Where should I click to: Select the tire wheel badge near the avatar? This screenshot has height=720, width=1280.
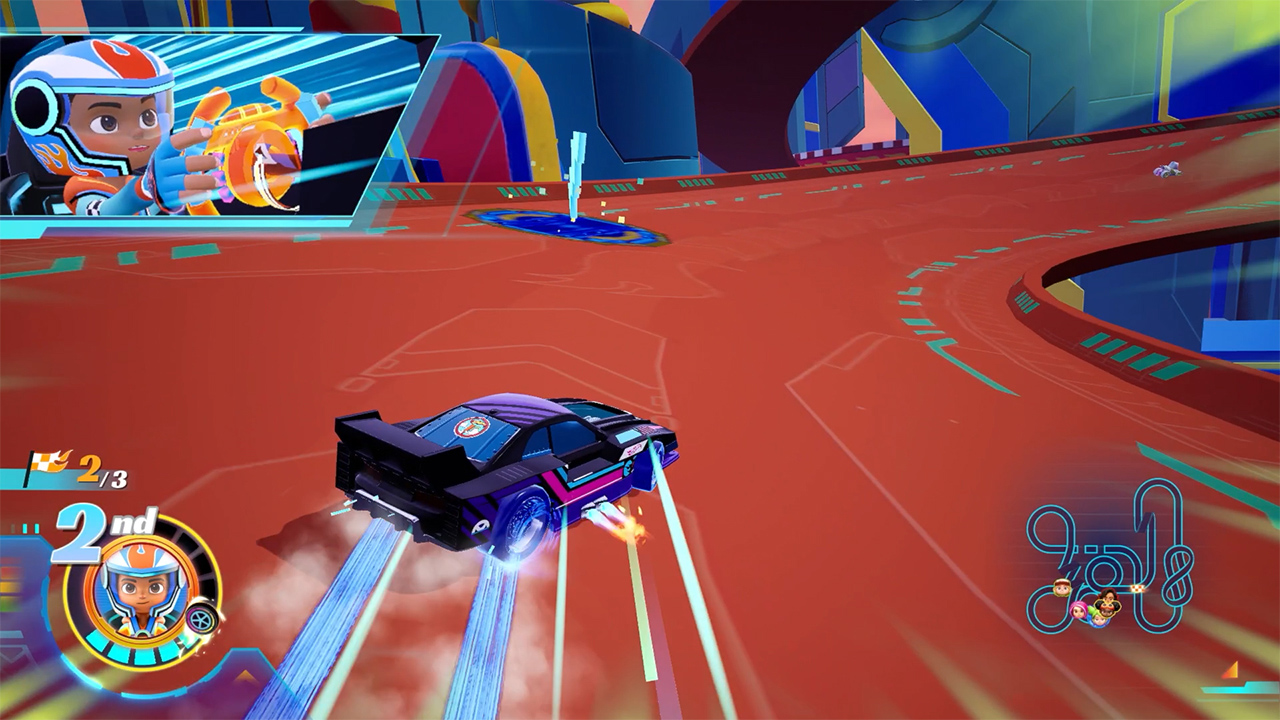(200, 618)
